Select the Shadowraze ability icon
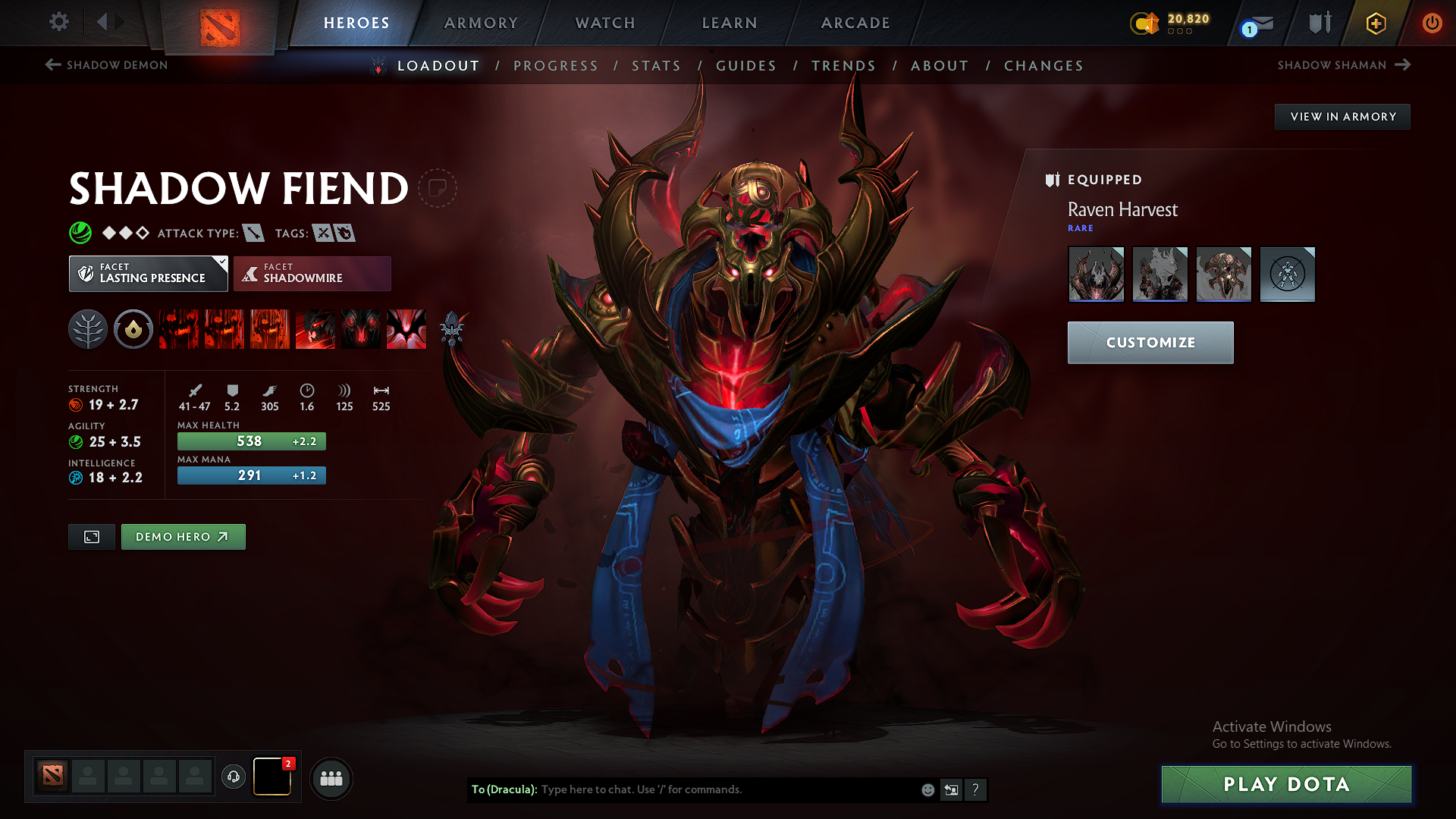This screenshot has width=1456, height=819. point(178,329)
